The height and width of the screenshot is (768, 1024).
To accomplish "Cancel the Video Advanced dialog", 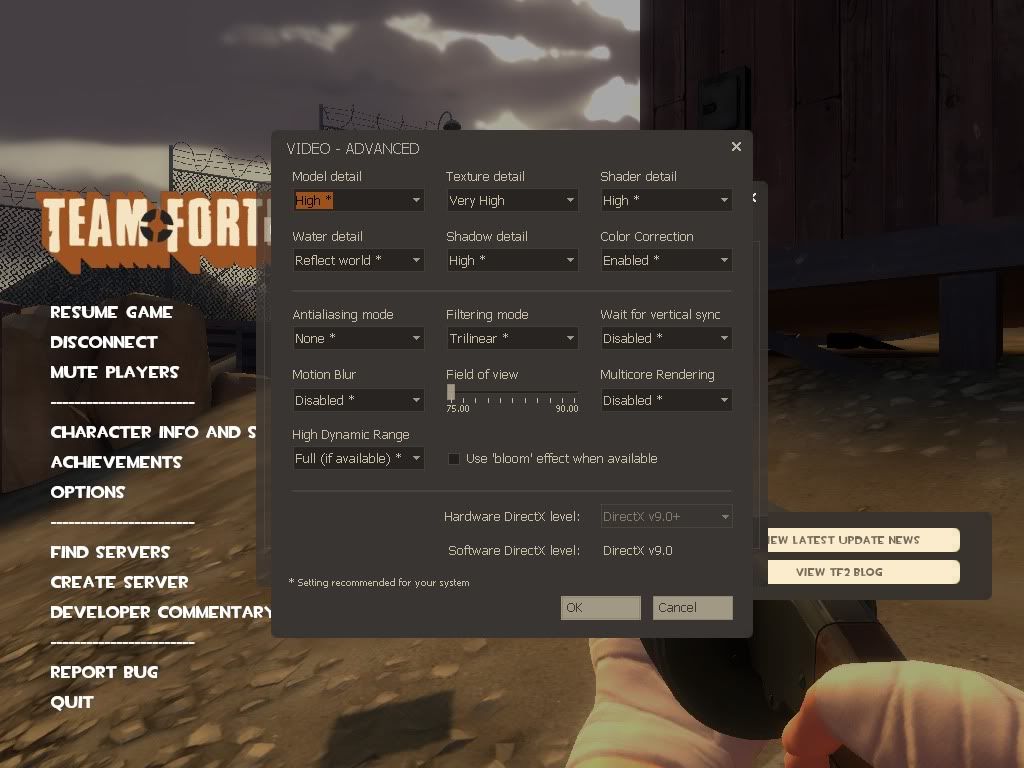I will pos(692,607).
